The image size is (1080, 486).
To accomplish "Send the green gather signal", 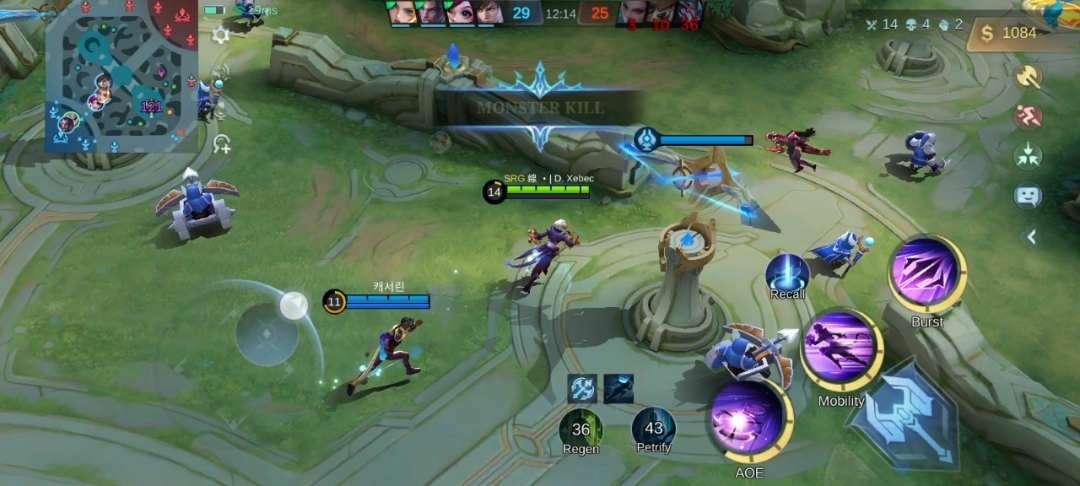I will pos(1028,155).
